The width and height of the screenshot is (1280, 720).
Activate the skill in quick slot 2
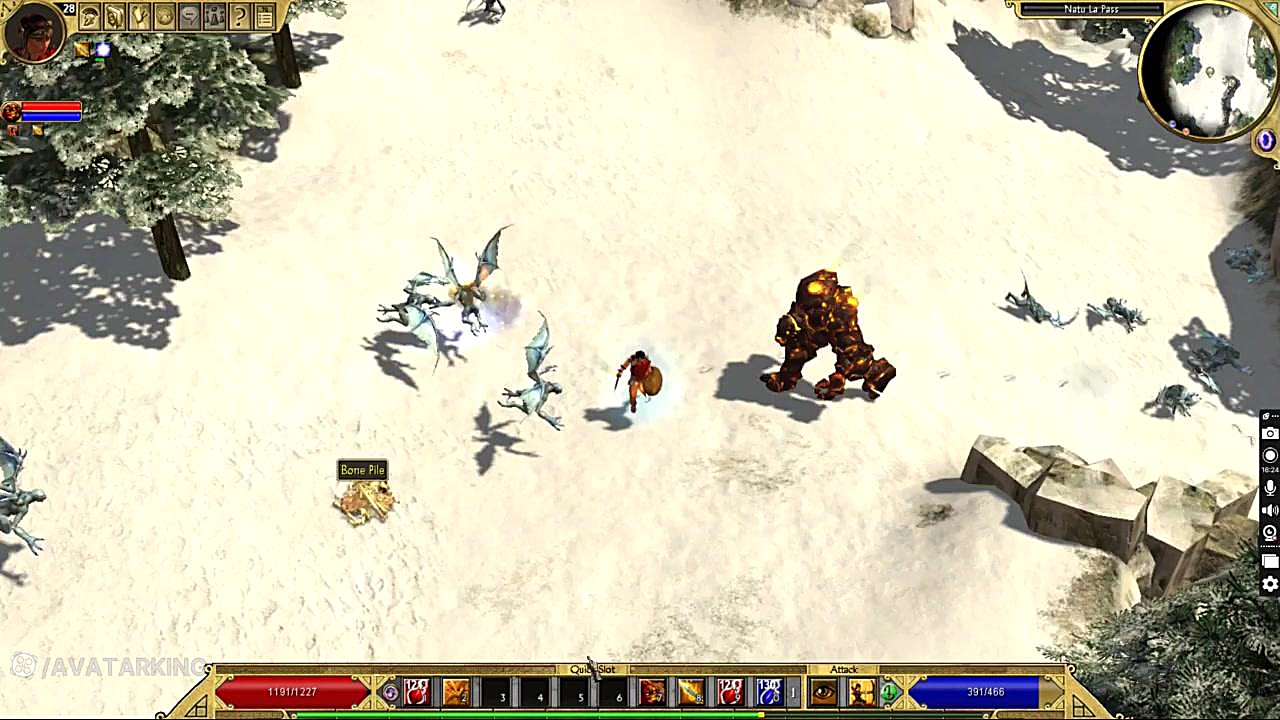456,691
